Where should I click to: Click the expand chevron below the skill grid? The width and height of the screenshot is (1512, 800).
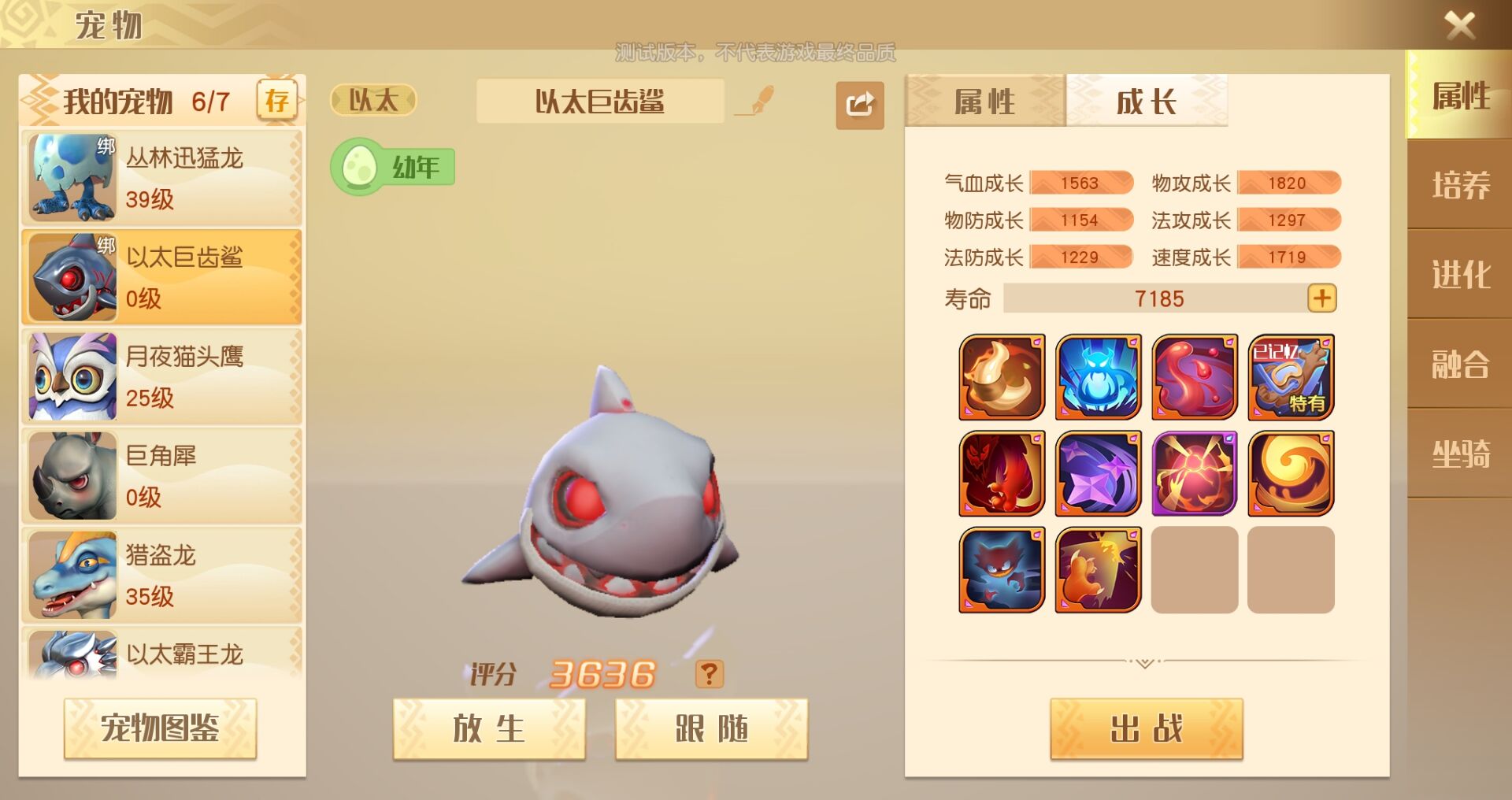pos(1146,661)
